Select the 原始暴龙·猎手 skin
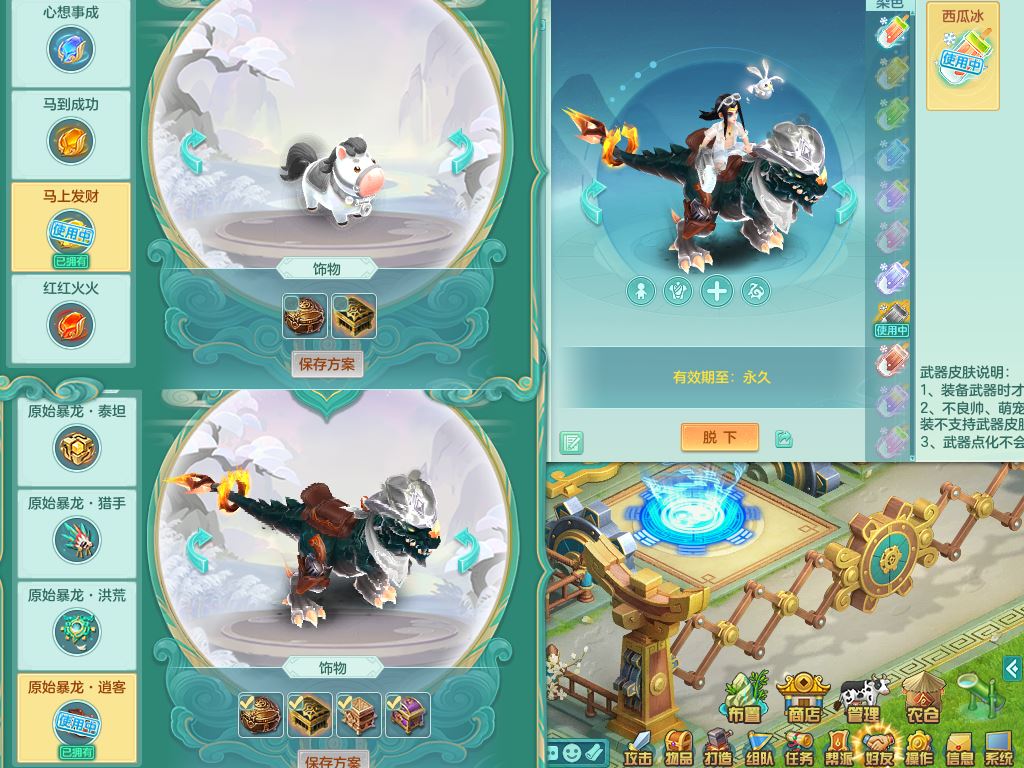Viewport: 1024px width, 768px height. [x=77, y=539]
